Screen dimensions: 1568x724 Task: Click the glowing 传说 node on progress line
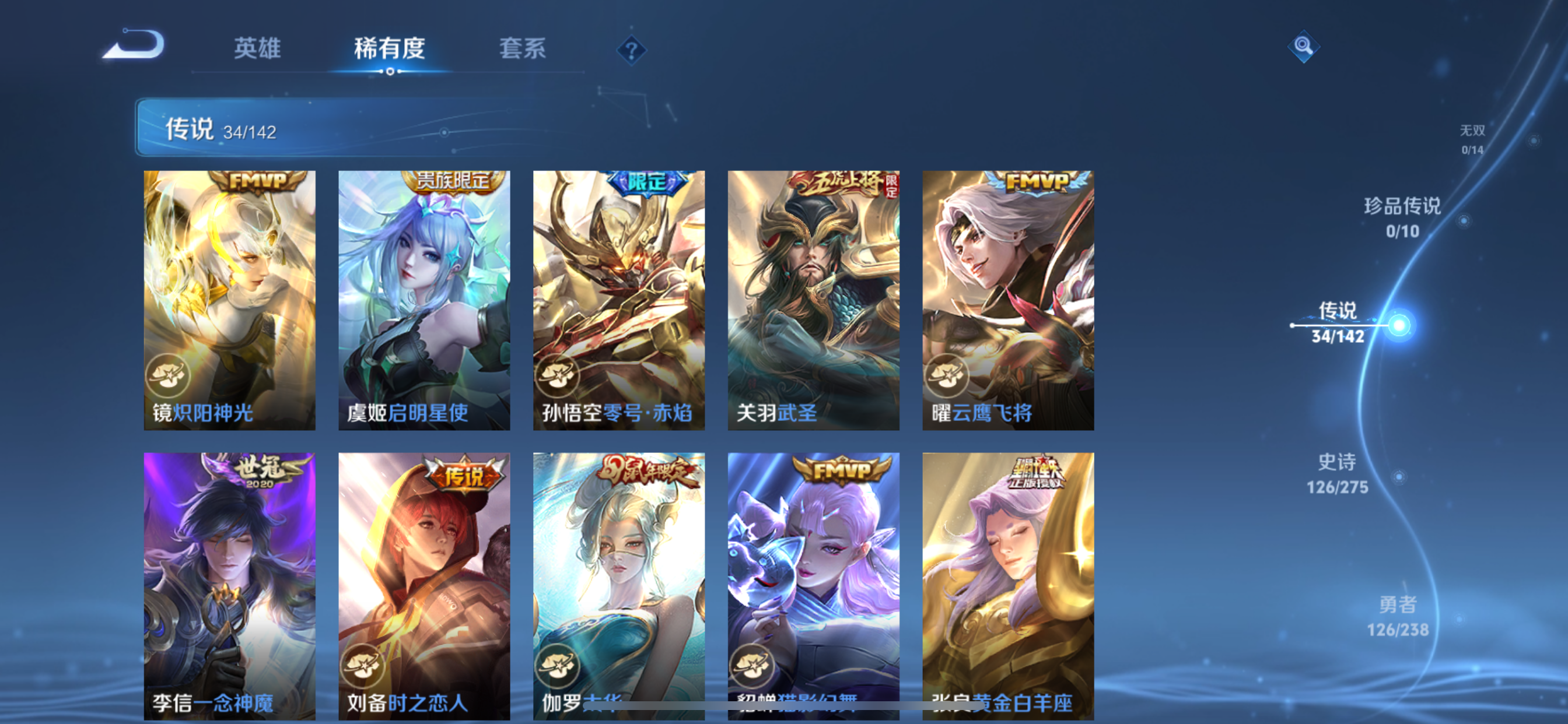pos(1399,325)
